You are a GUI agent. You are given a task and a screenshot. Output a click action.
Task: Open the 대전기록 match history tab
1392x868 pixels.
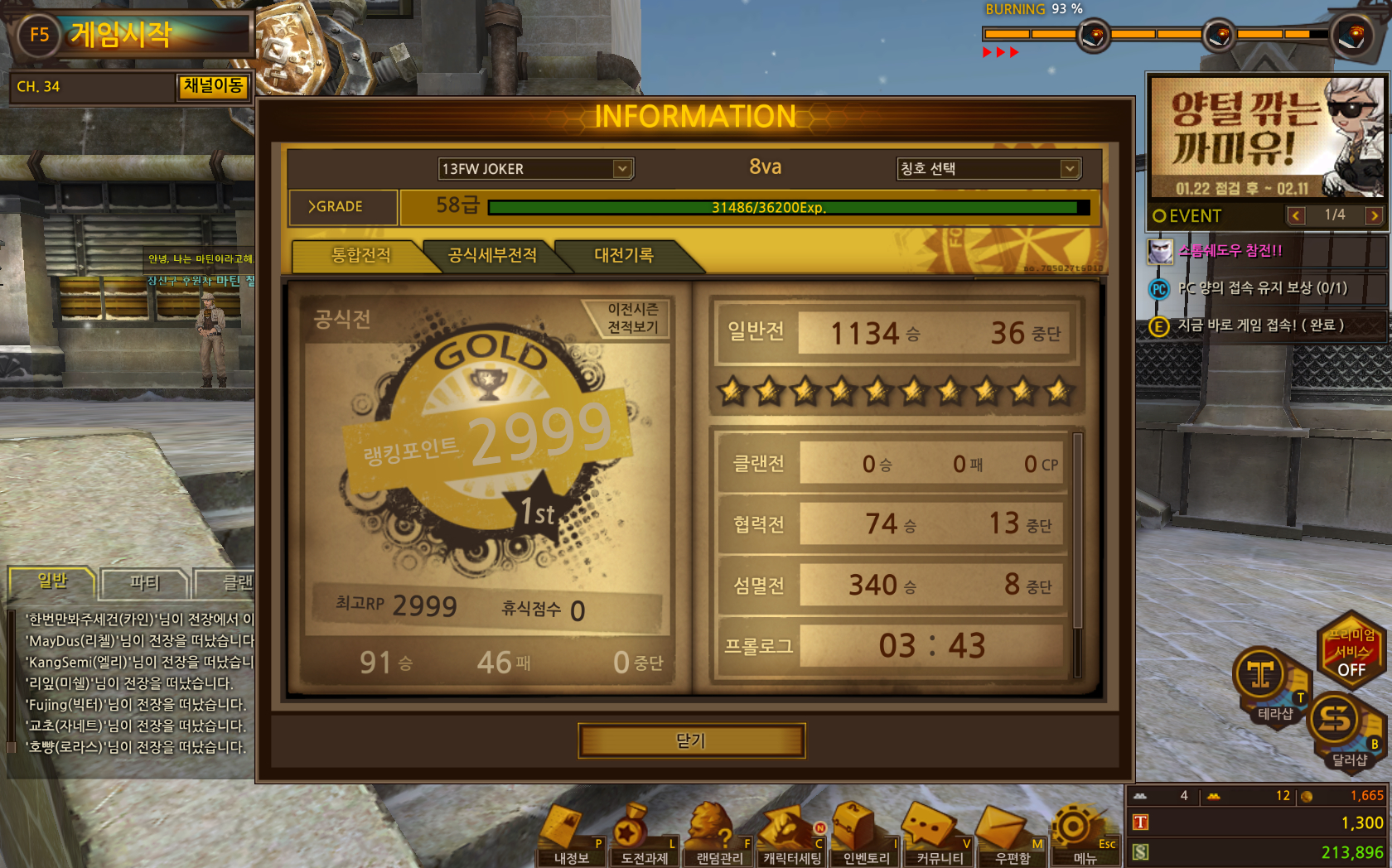624,255
